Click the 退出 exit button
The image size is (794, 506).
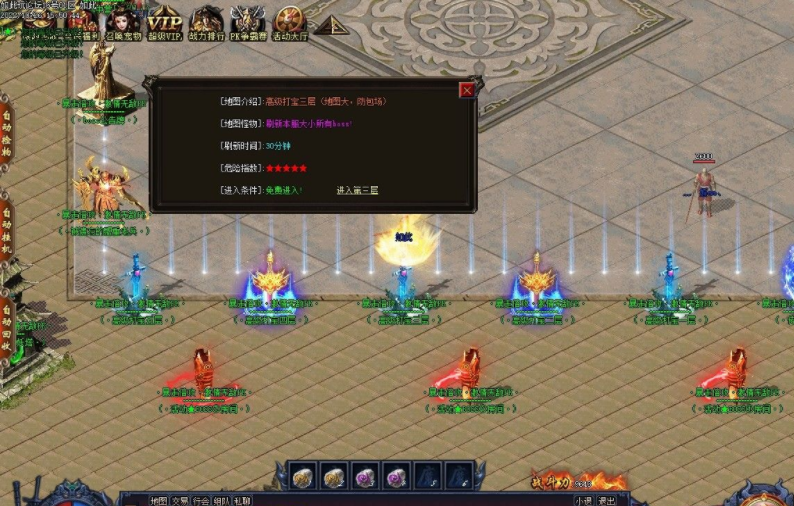[607, 500]
